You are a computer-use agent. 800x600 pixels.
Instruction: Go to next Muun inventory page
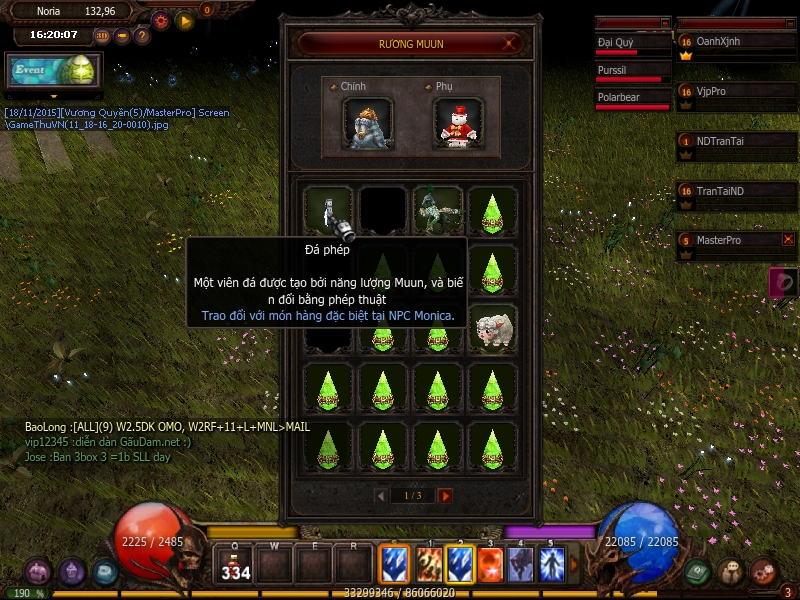(446, 496)
